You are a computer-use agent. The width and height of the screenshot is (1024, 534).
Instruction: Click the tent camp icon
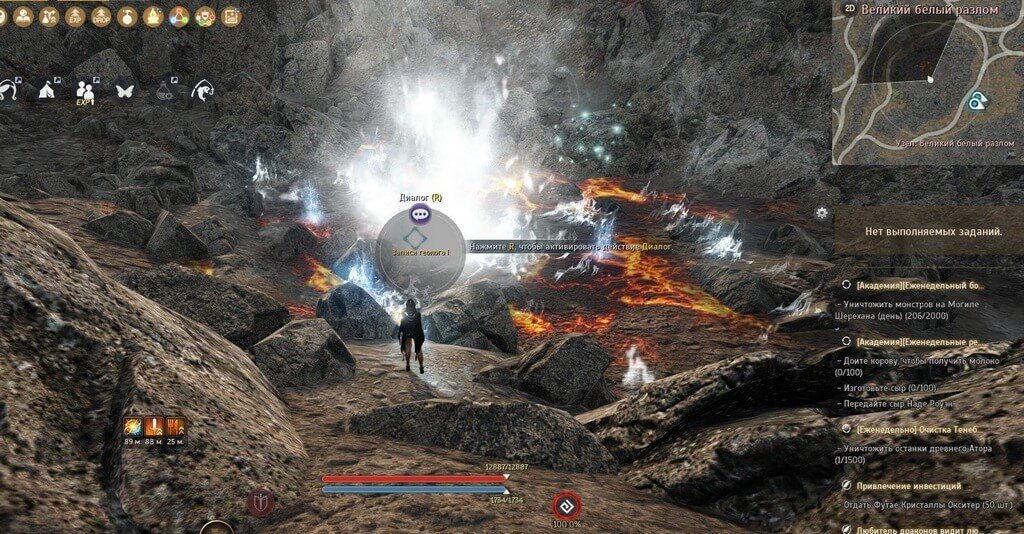click(46, 90)
